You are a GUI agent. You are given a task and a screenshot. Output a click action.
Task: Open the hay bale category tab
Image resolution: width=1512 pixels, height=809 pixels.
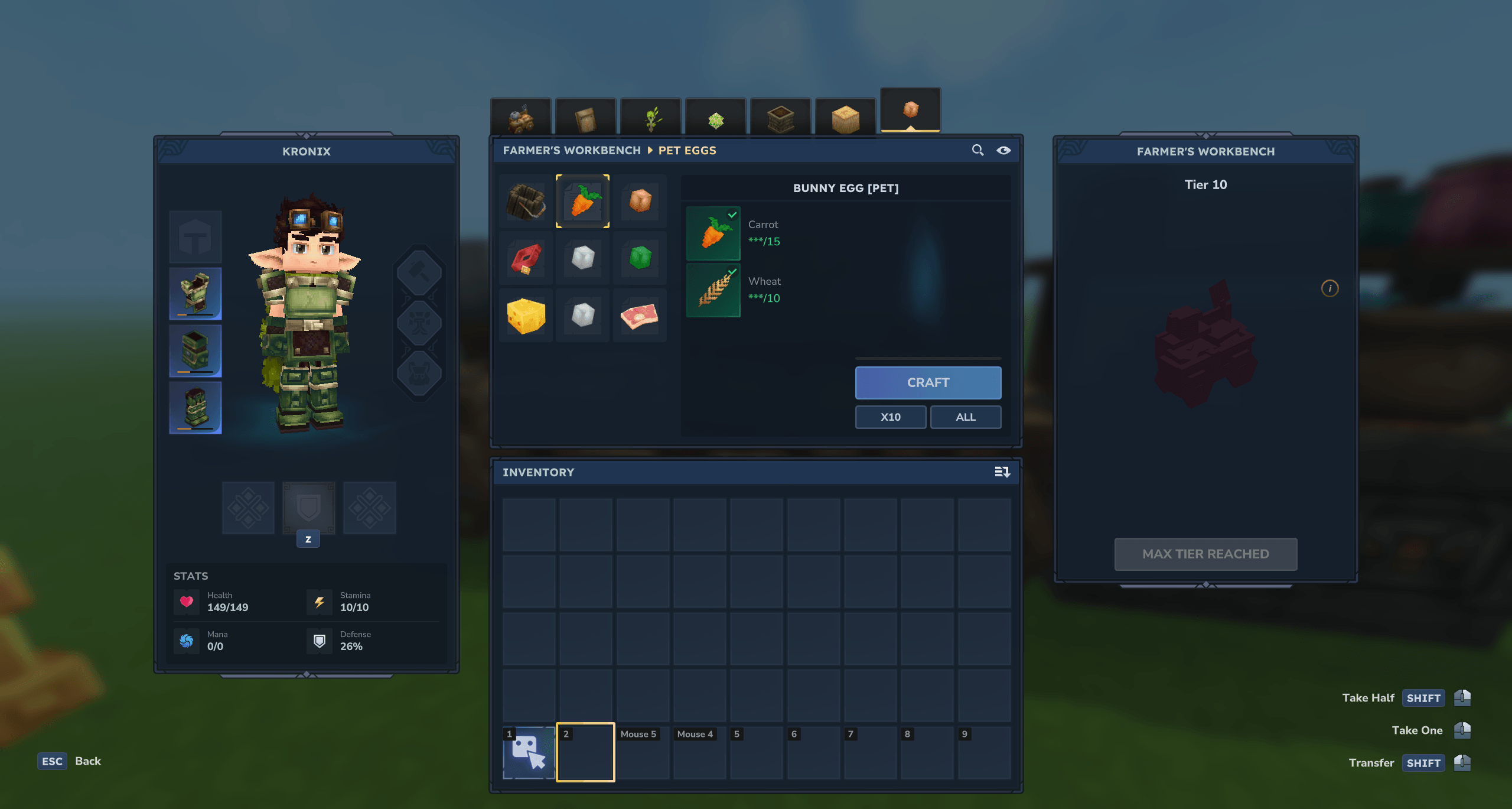tap(845, 118)
